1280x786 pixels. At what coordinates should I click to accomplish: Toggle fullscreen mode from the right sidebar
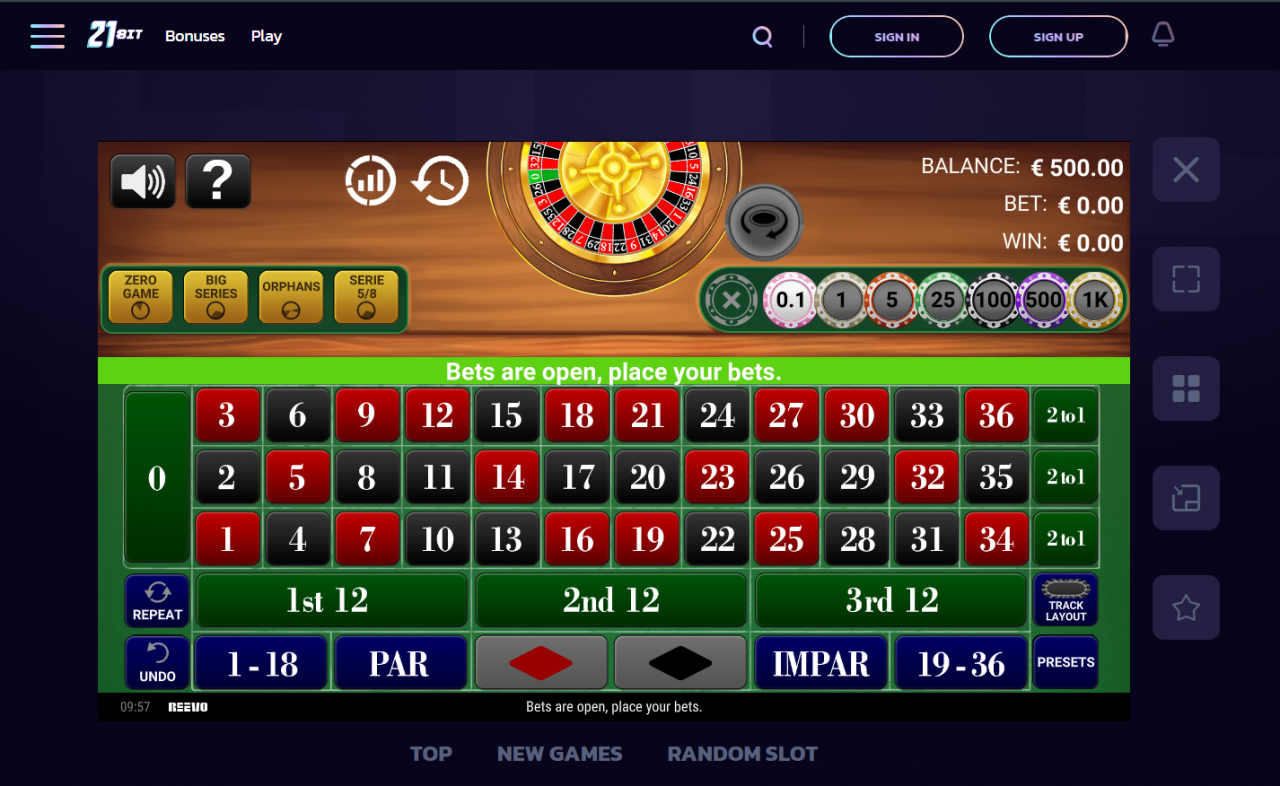1186,279
